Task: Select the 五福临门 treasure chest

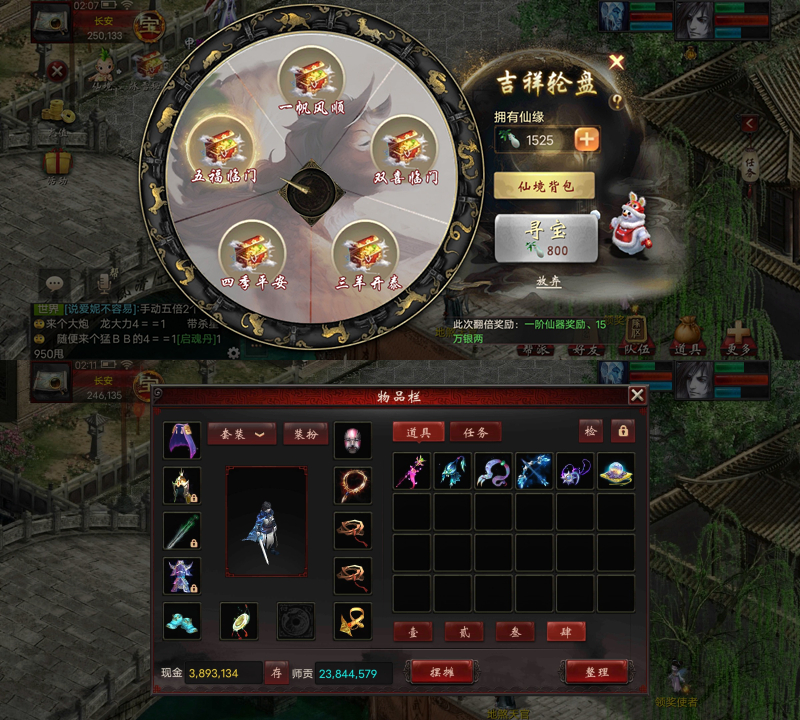Action: tap(217, 148)
